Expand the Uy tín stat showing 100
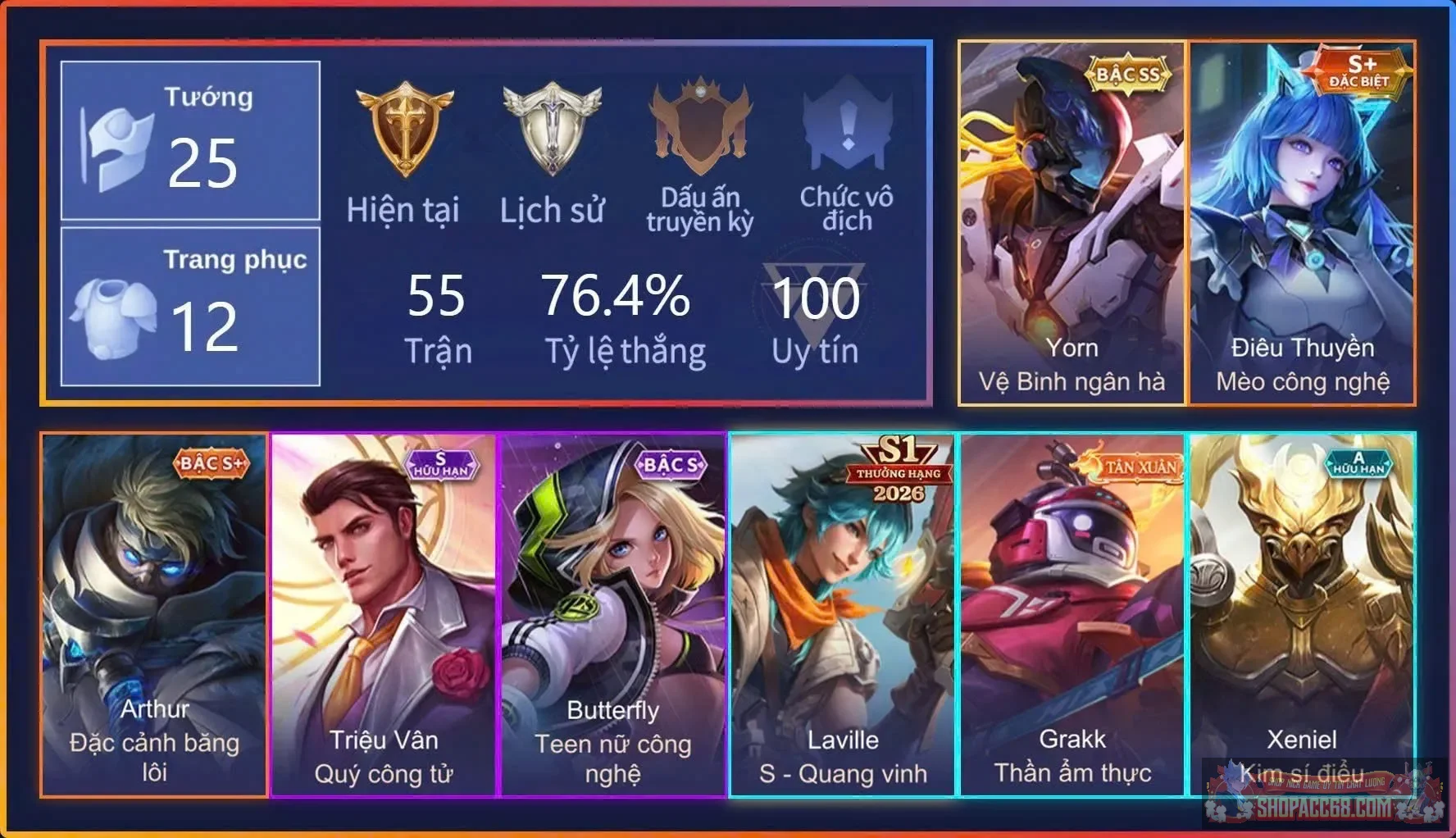This screenshot has height=838, width=1456. [x=818, y=316]
